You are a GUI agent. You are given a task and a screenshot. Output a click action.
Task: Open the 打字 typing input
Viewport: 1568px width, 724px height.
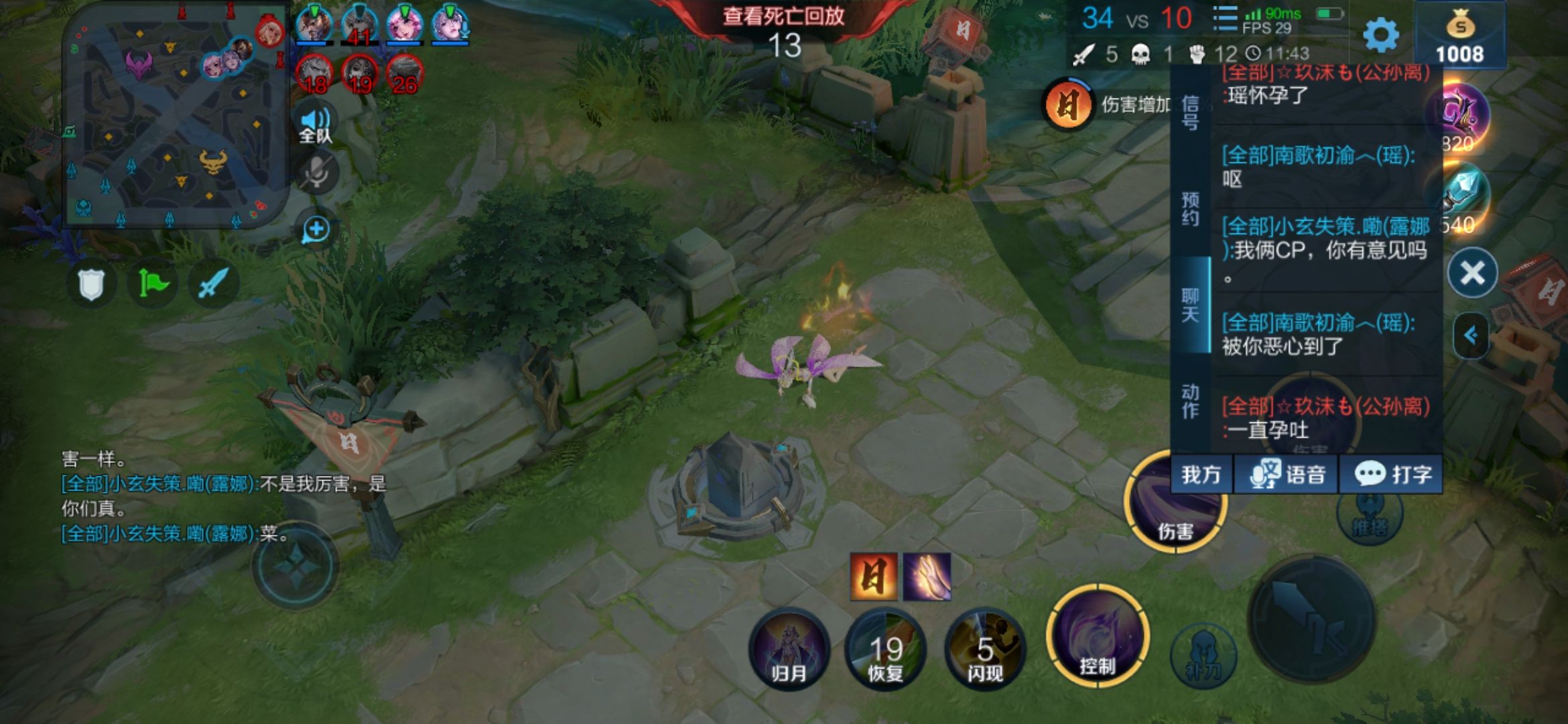(x=1392, y=475)
